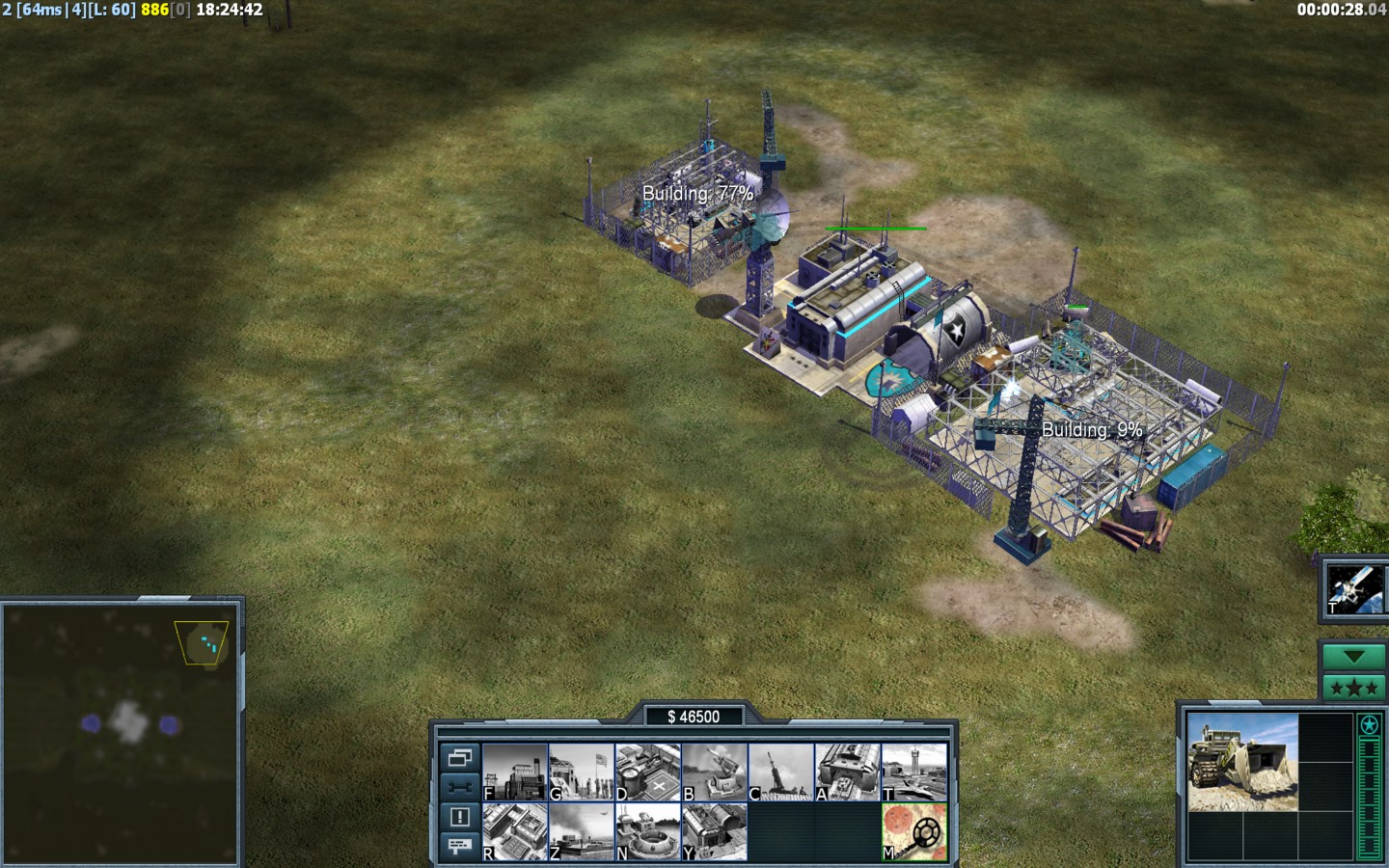Choose the supply center build icon D

click(648, 772)
